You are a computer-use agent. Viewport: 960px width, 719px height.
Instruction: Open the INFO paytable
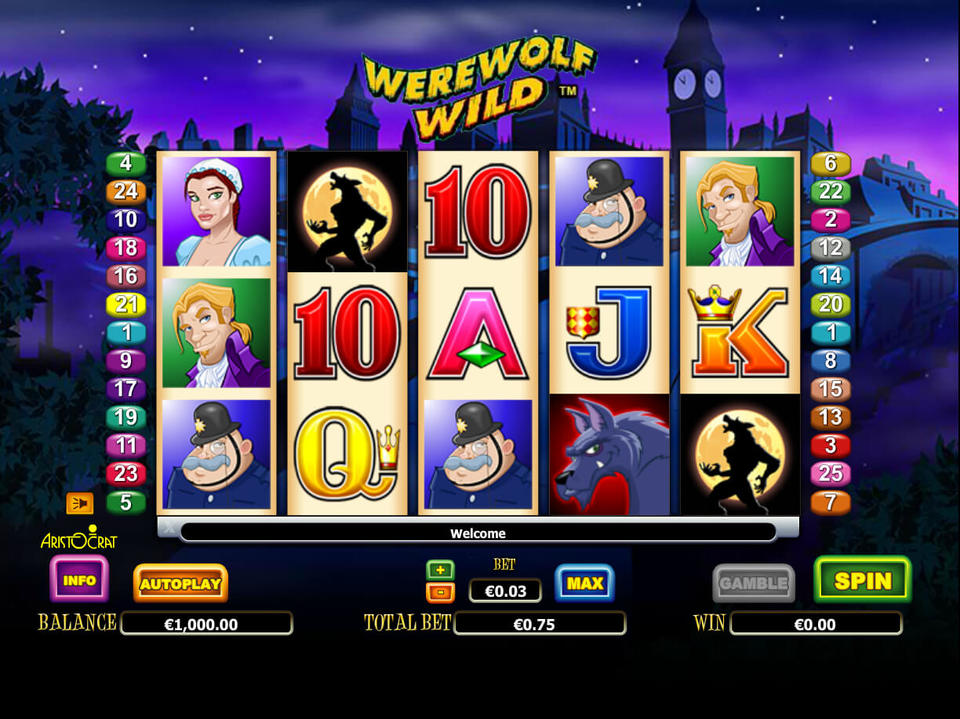click(x=79, y=580)
